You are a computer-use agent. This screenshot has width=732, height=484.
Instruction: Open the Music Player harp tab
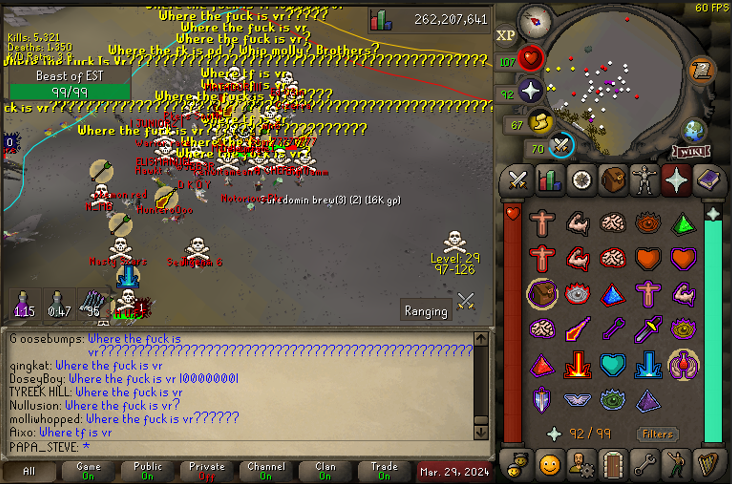[x=708, y=464]
